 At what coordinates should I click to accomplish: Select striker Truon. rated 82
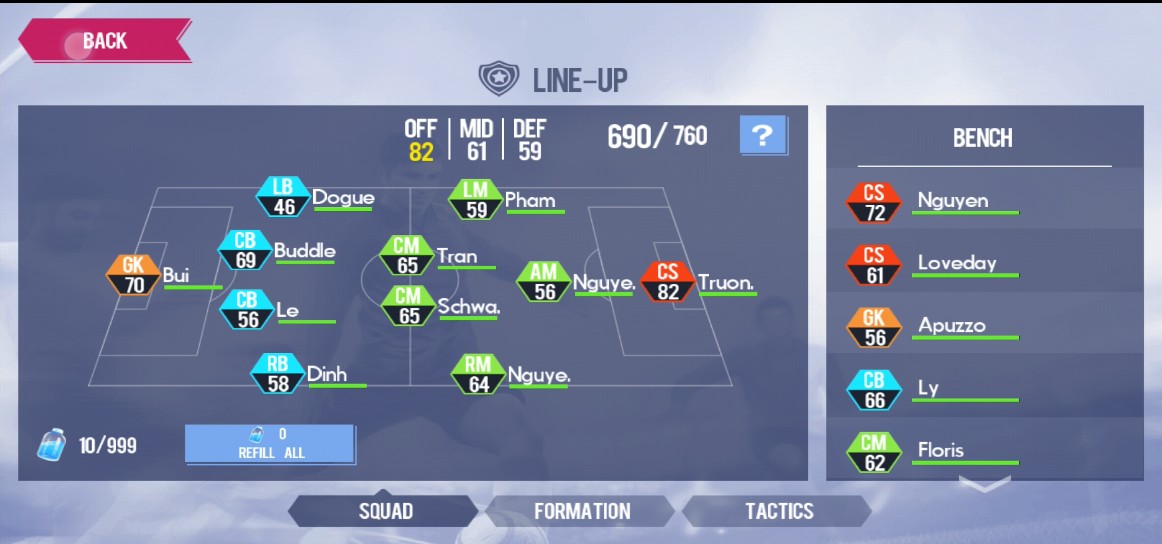click(x=667, y=282)
